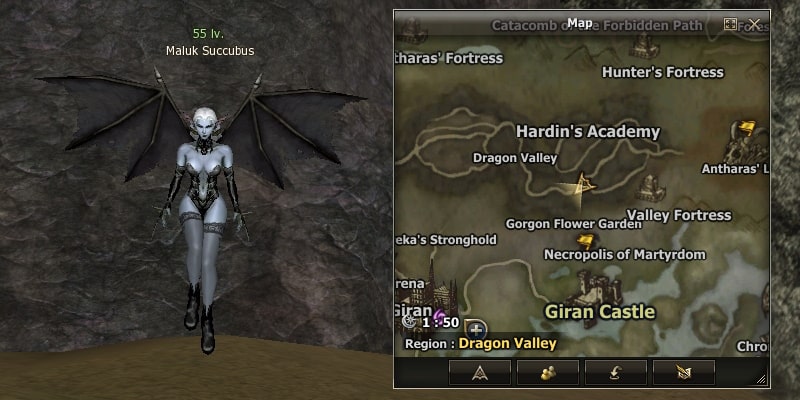Viewport: 800px width, 400px height.
Task: Click the Map window title bar
Action: point(580,23)
